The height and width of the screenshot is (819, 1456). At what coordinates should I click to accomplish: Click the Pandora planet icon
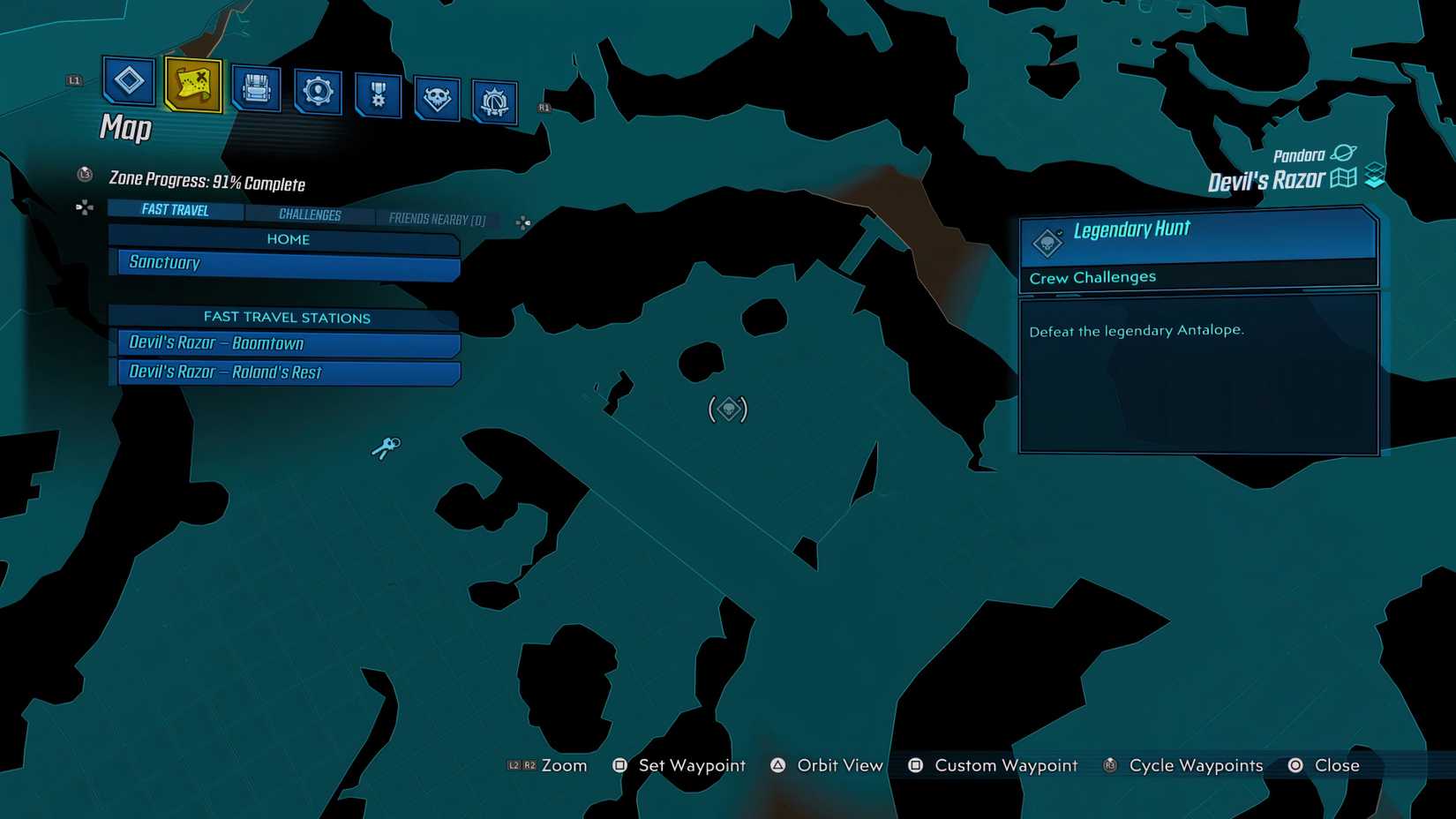(1344, 152)
